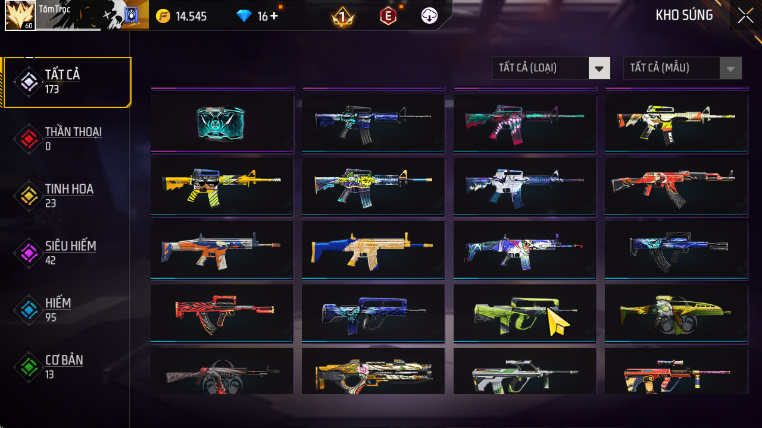Click the gold winged rank badge
The width and height of the screenshot is (762, 428).
342,16
